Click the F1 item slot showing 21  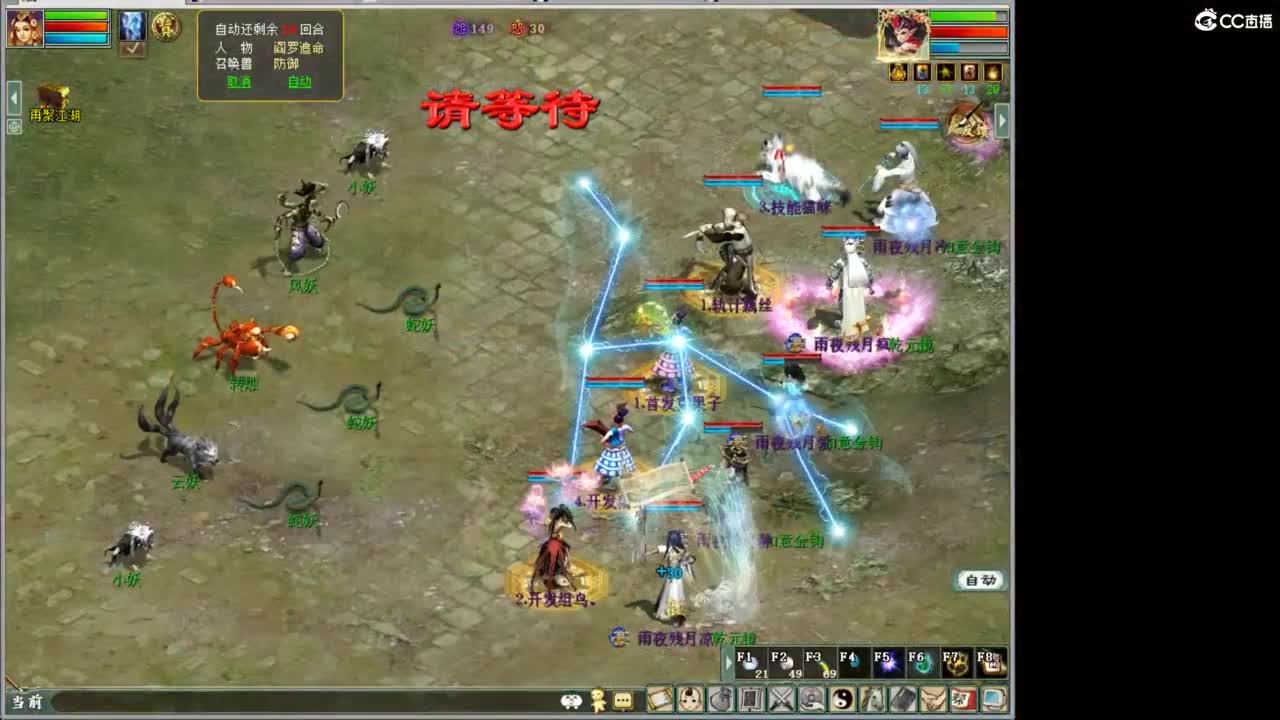749,662
